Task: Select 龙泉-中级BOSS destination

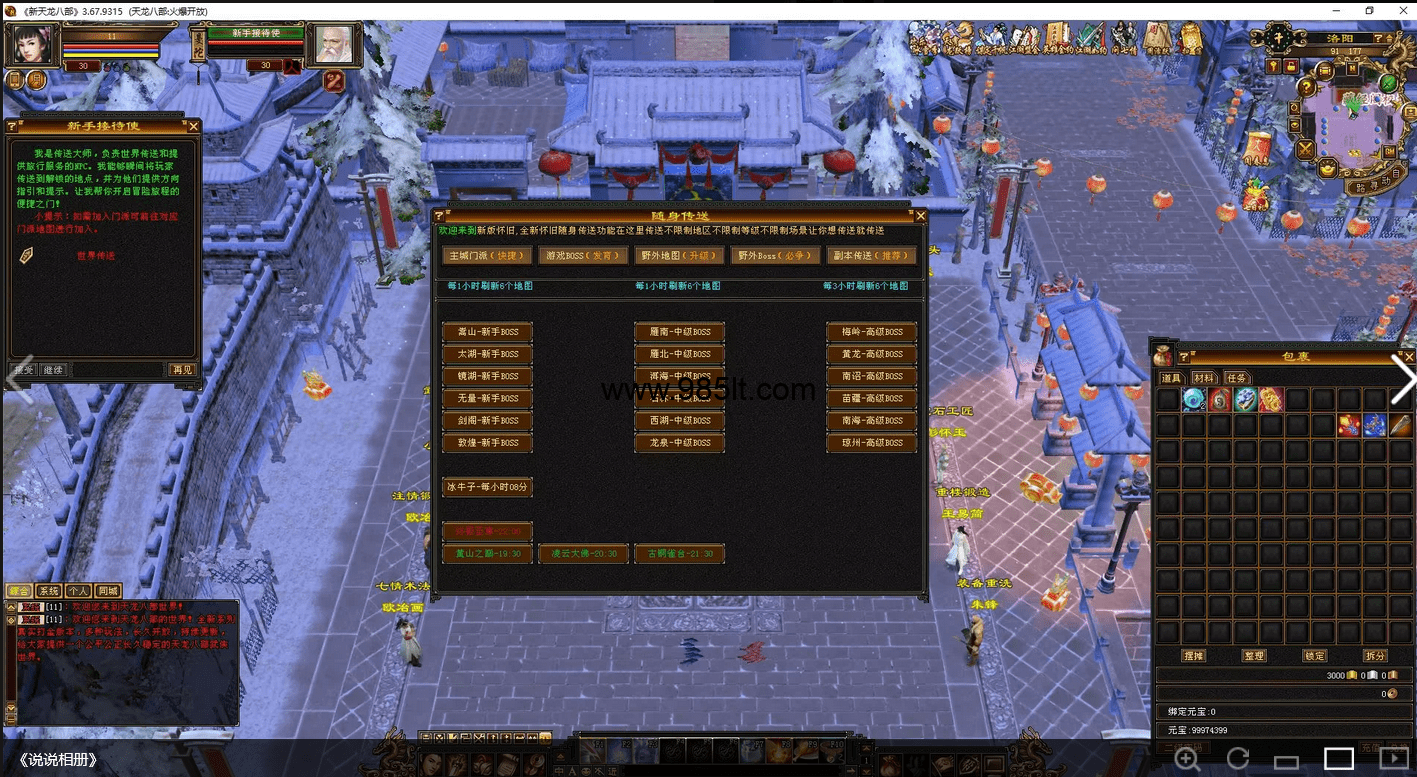Action: (679, 442)
